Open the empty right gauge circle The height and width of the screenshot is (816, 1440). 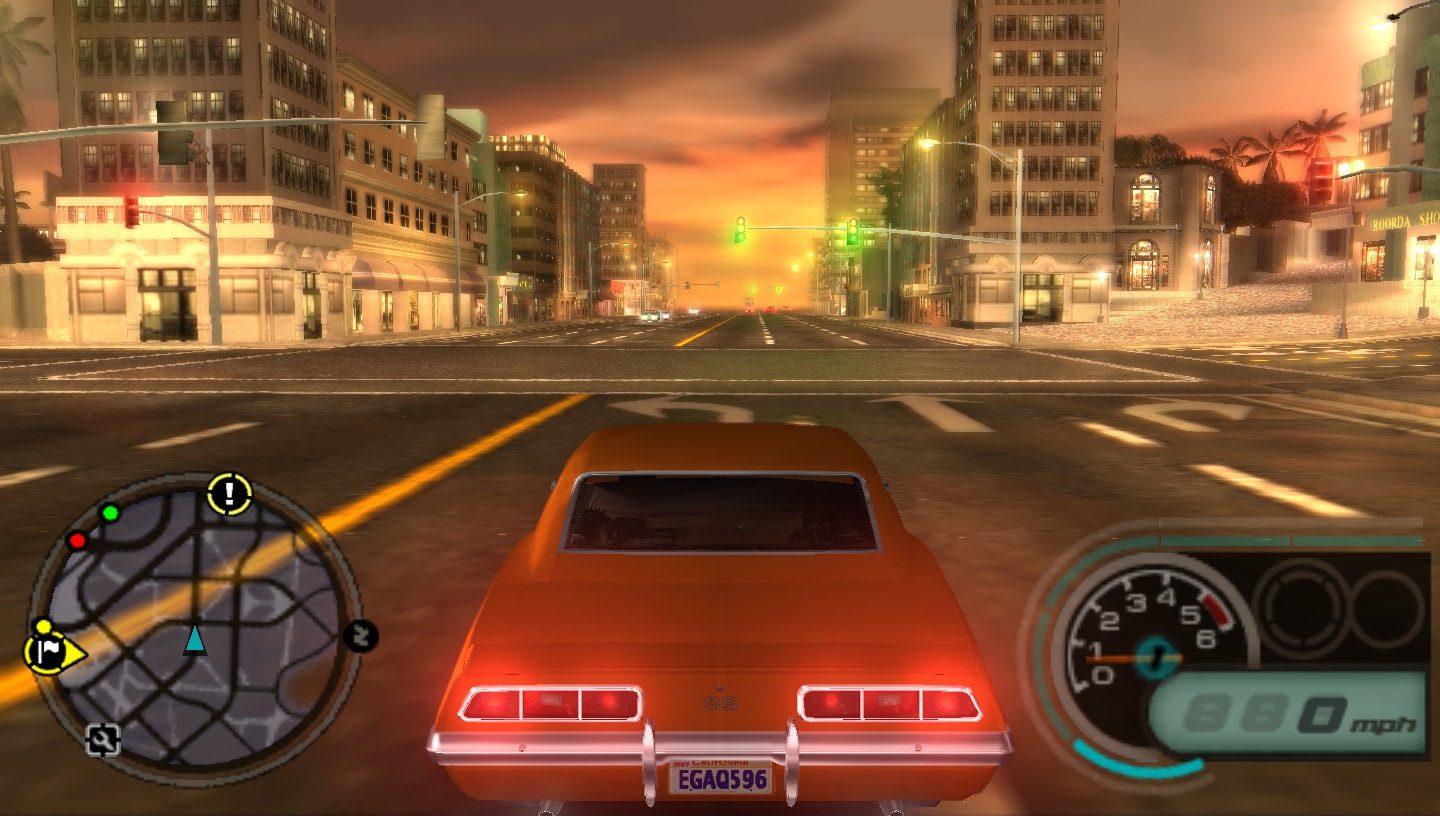(x=1385, y=608)
